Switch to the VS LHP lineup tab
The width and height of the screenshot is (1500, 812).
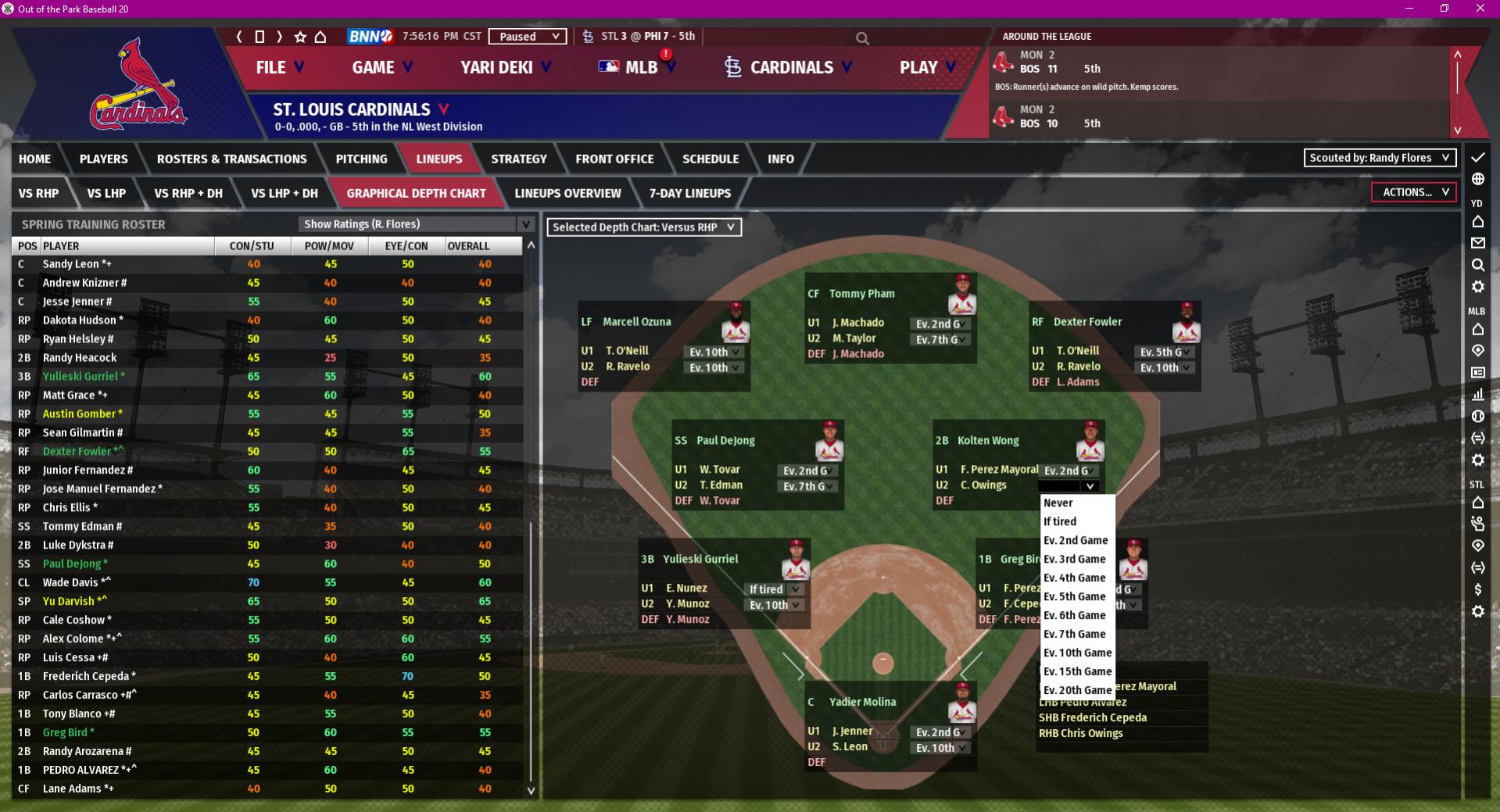tap(106, 193)
